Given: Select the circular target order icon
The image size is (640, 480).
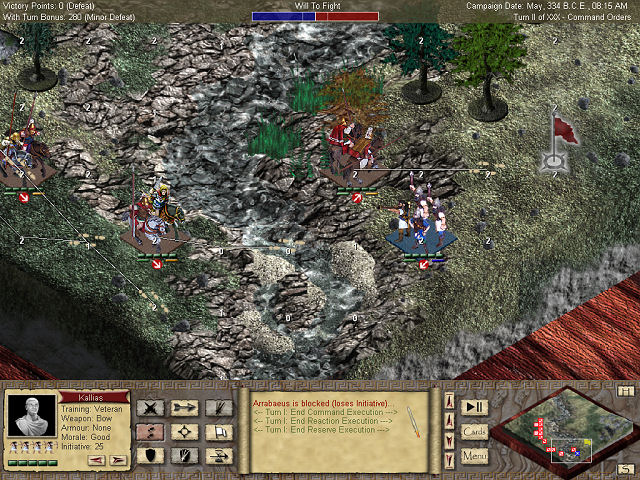Looking at the screenshot, I should pos(185,432).
